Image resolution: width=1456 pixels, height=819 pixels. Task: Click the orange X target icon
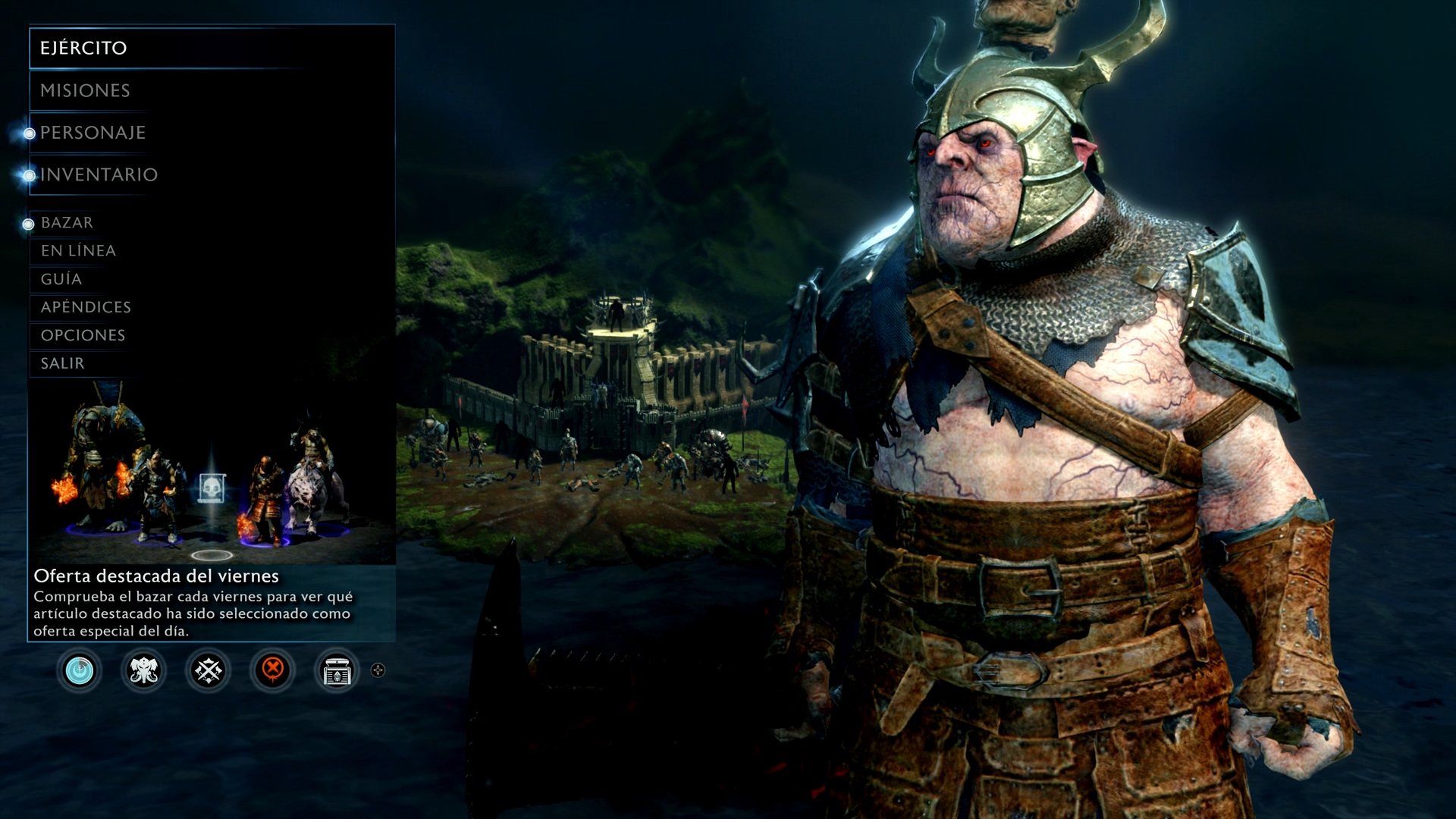[273, 670]
